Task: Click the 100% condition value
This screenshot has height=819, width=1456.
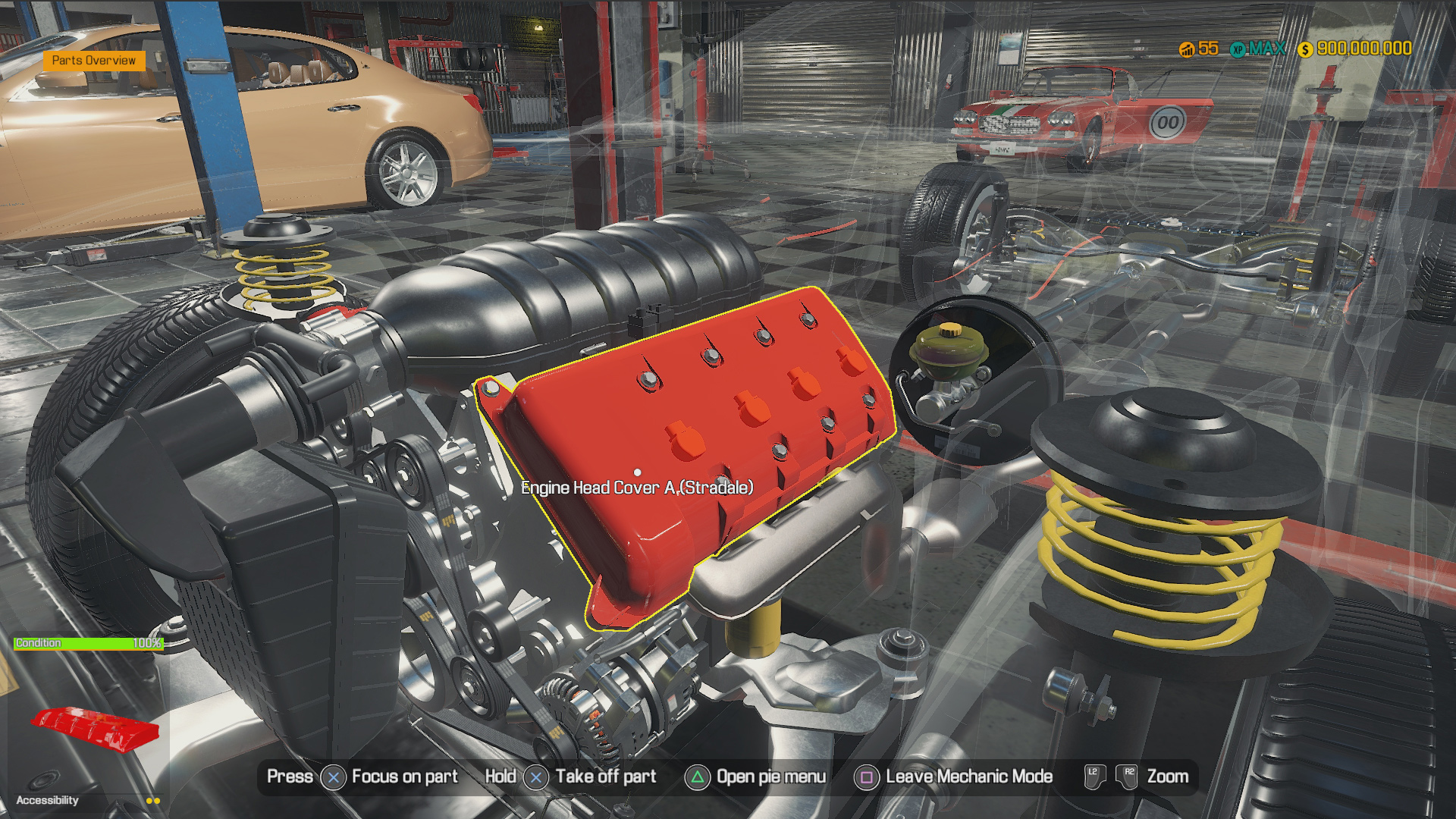Action: [x=146, y=643]
